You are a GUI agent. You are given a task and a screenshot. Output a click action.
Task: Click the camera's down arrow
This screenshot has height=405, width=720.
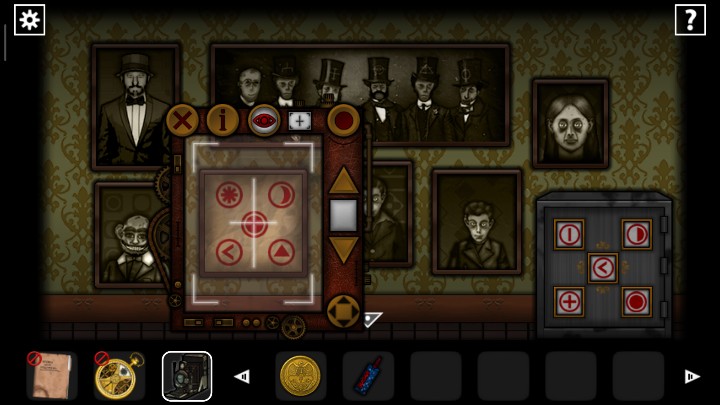pos(343,250)
